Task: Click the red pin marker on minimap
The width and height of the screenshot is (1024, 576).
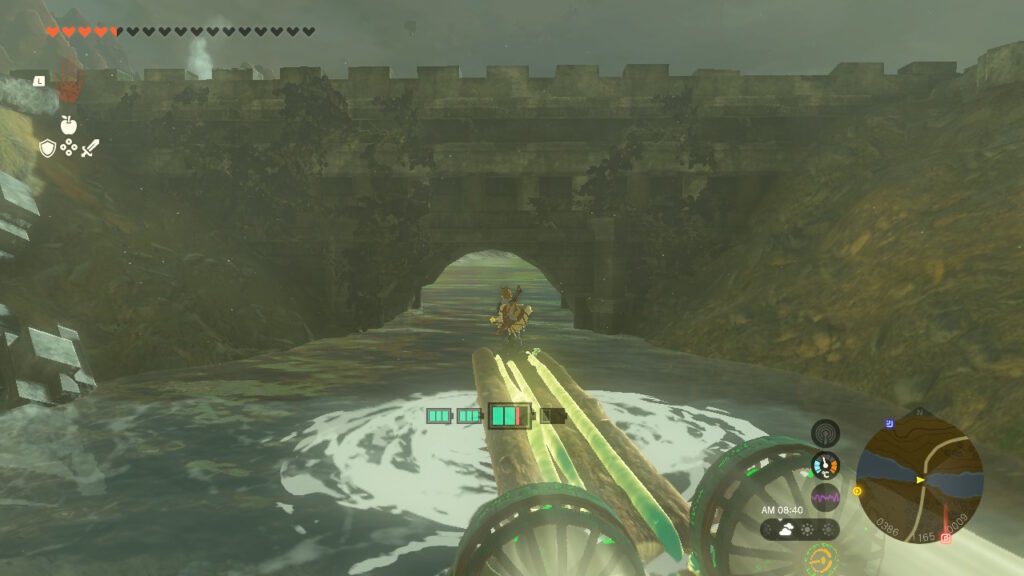Action: click(946, 538)
